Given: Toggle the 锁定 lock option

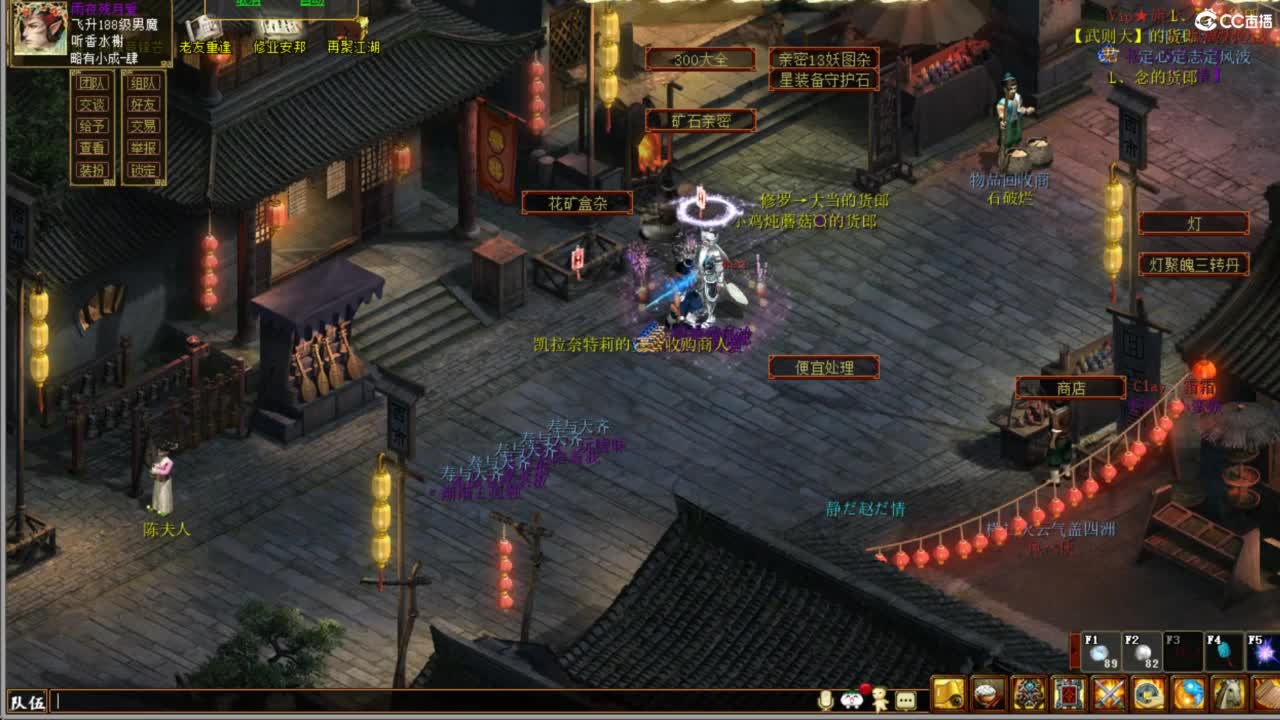Looking at the screenshot, I should 143,169.
